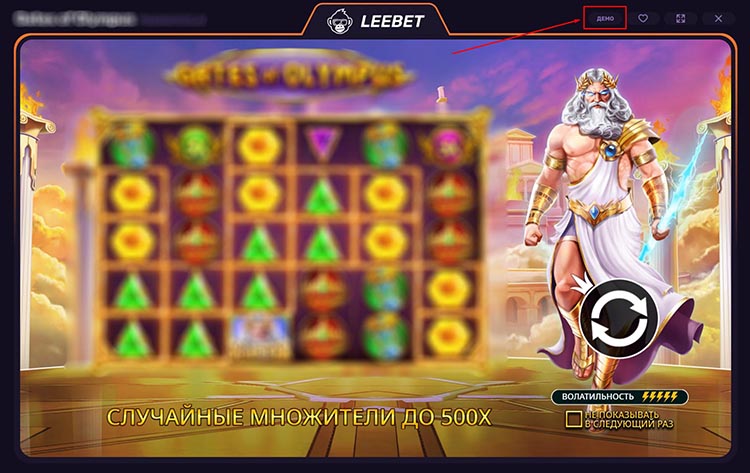Close the game window with the X
Viewport: 750px width, 473px height.
pos(718,18)
